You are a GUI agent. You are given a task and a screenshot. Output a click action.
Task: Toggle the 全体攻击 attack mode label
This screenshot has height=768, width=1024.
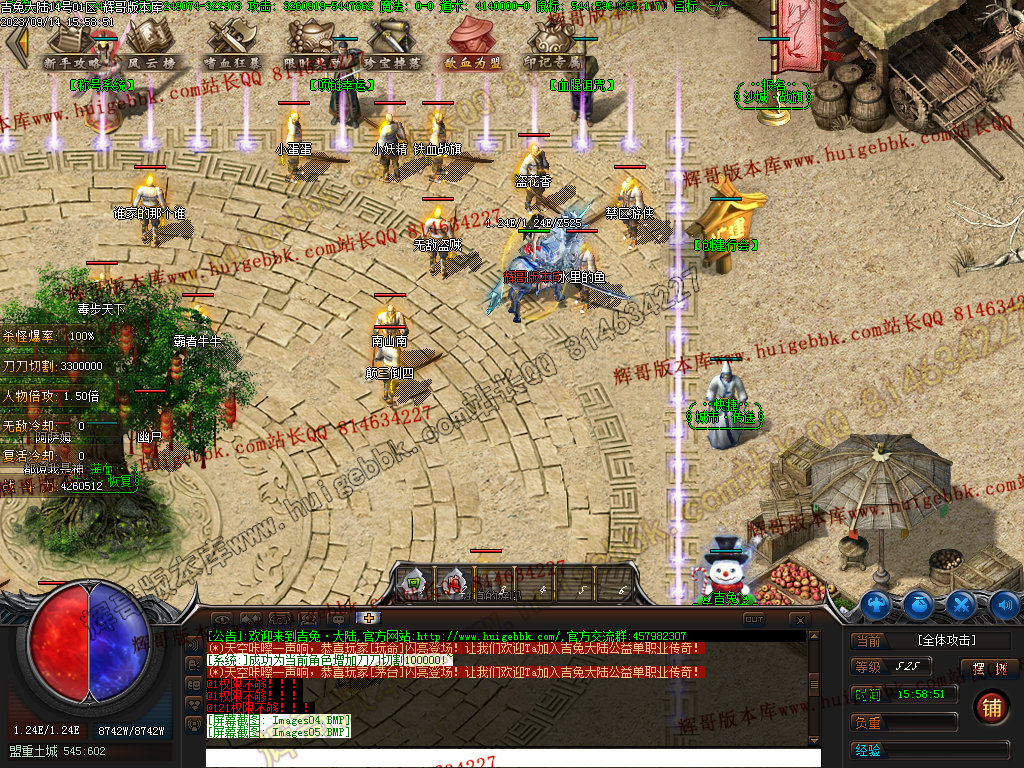click(x=945, y=640)
